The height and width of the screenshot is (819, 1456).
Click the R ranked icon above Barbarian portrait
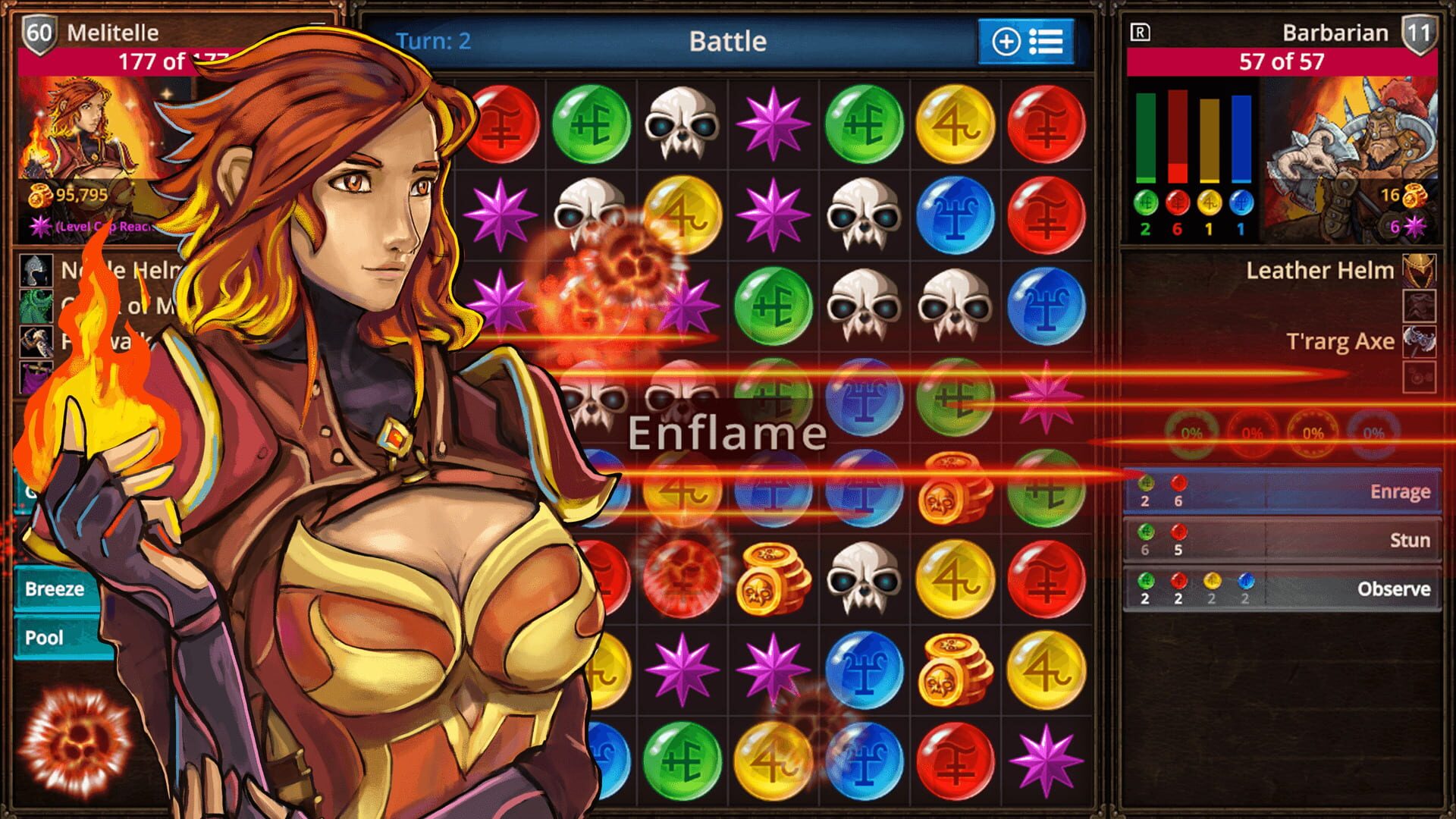(1141, 33)
